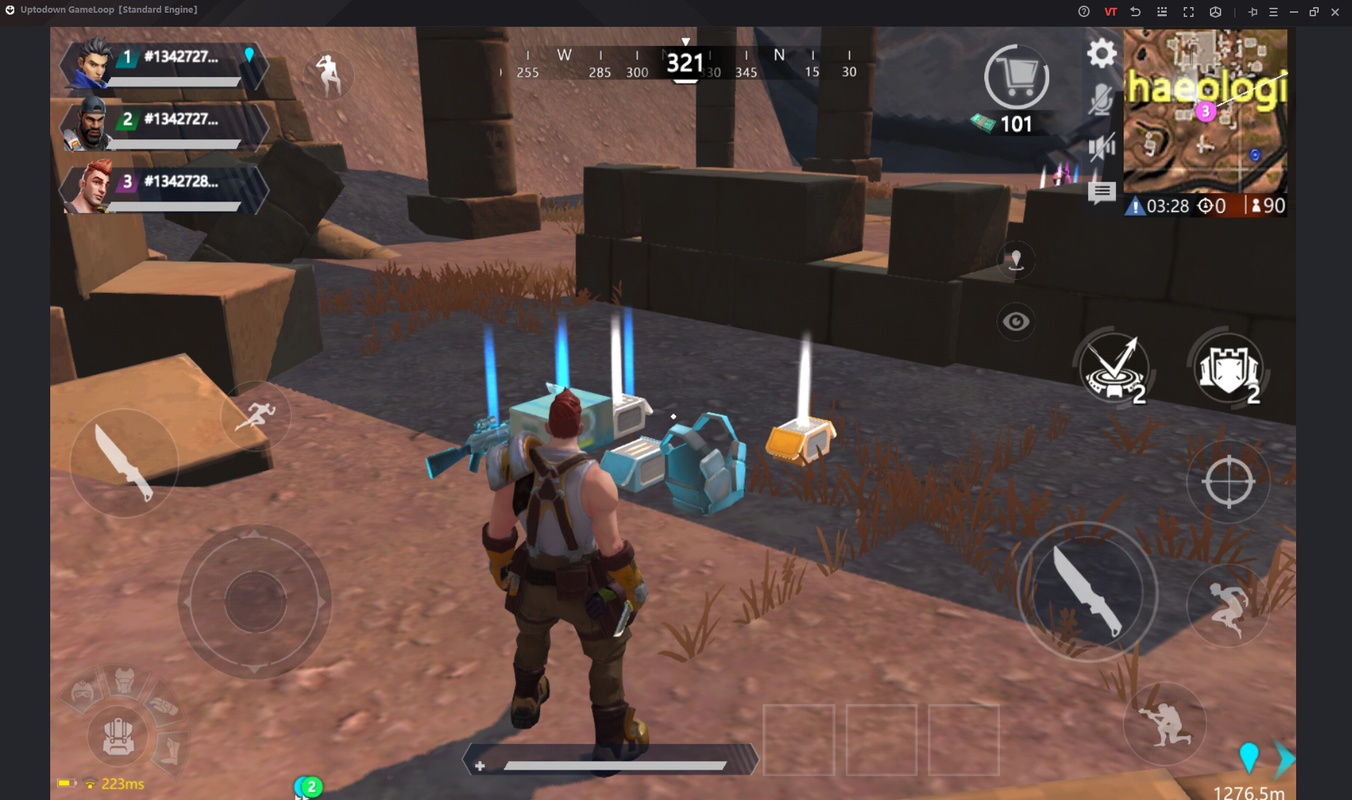Tap the crosshair aim button

(x=1228, y=482)
